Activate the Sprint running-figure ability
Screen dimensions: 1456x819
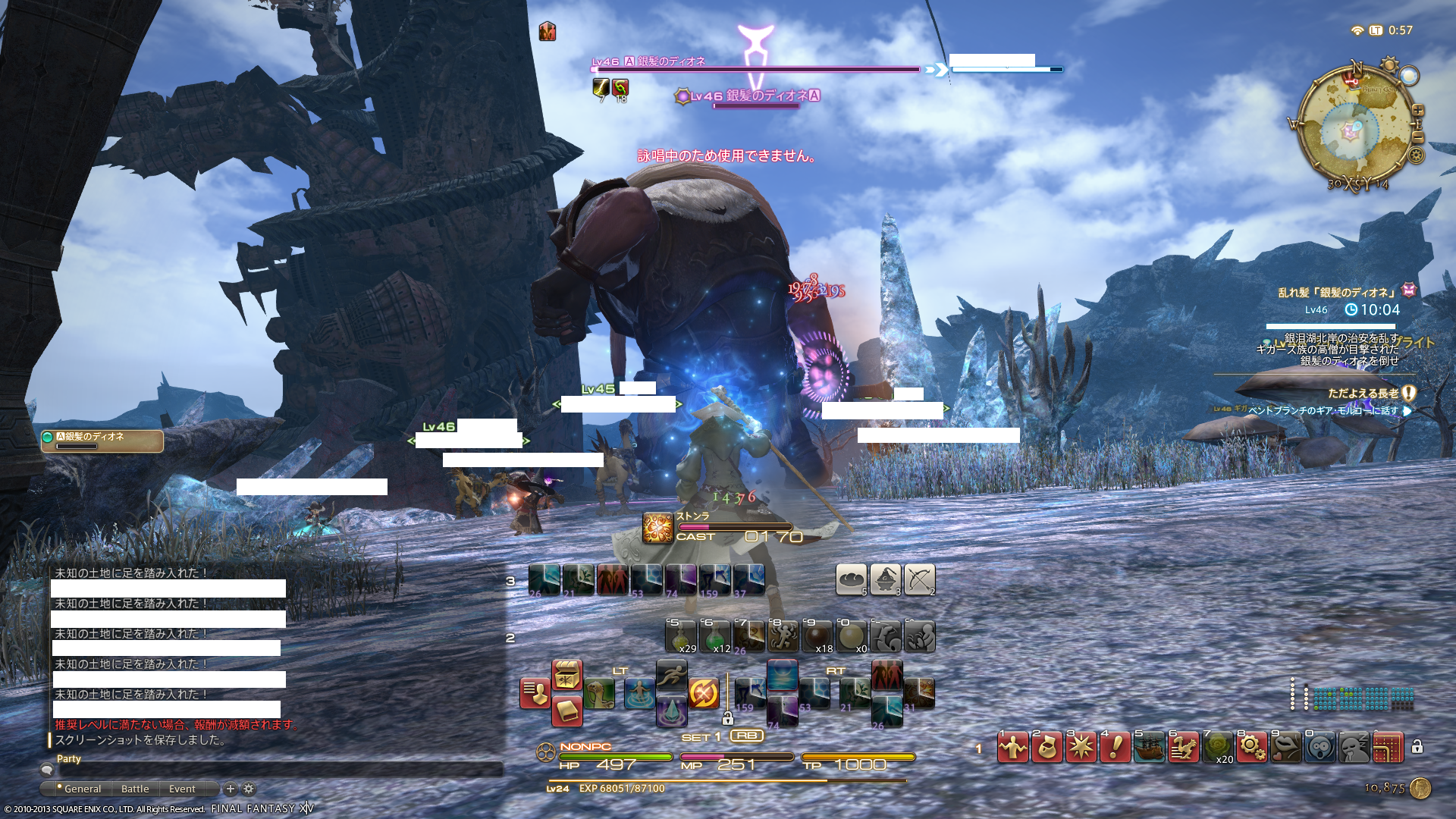[671, 674]
